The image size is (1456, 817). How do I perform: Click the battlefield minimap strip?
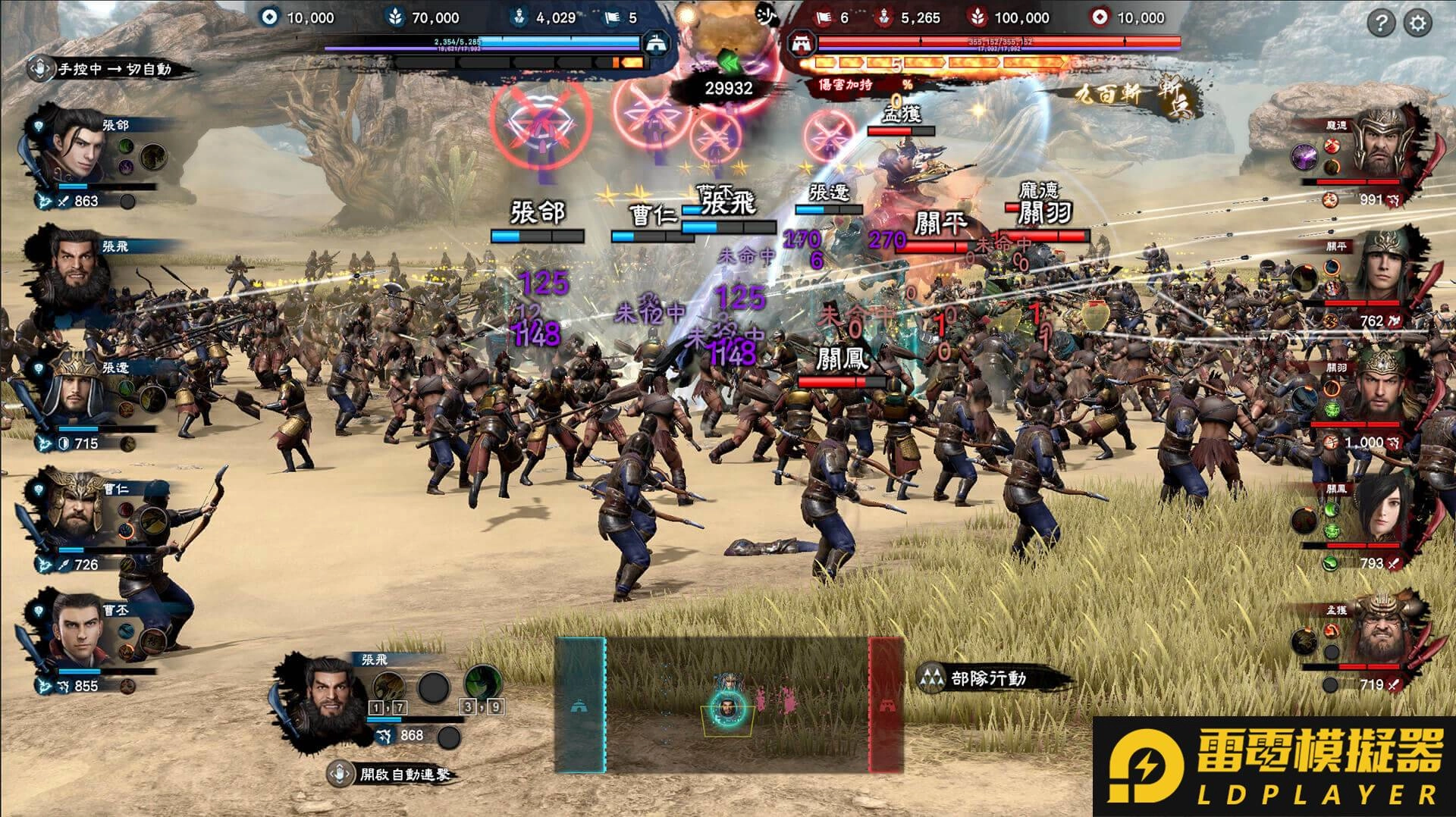730,705
